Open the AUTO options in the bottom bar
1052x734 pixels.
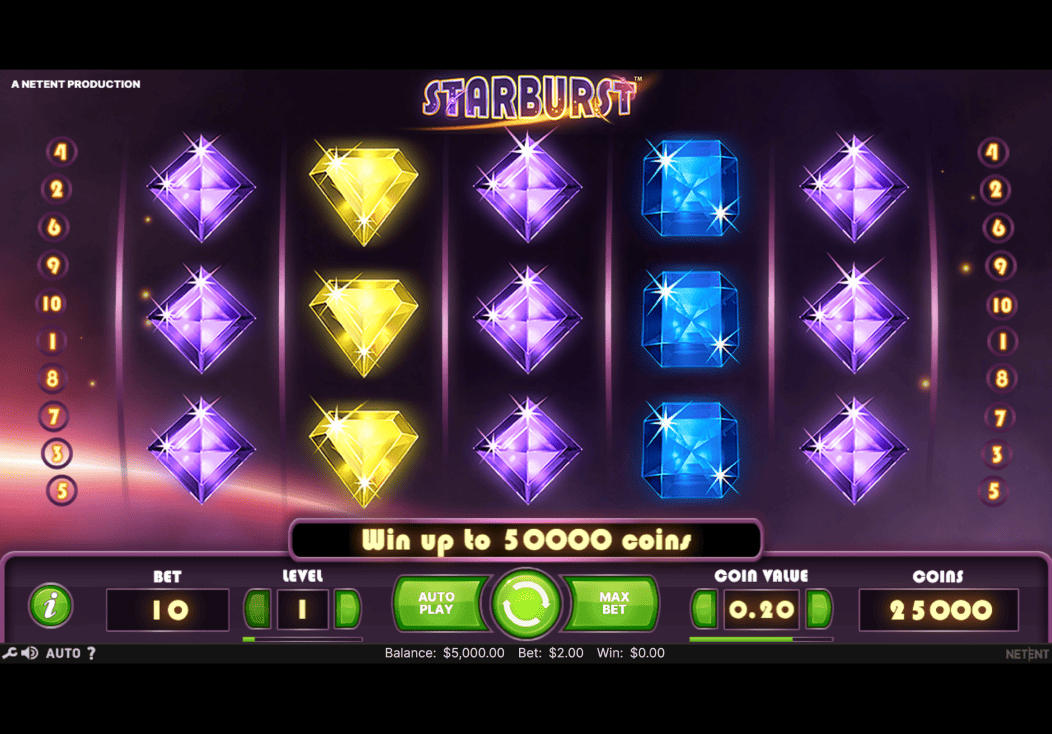(63, 653)
